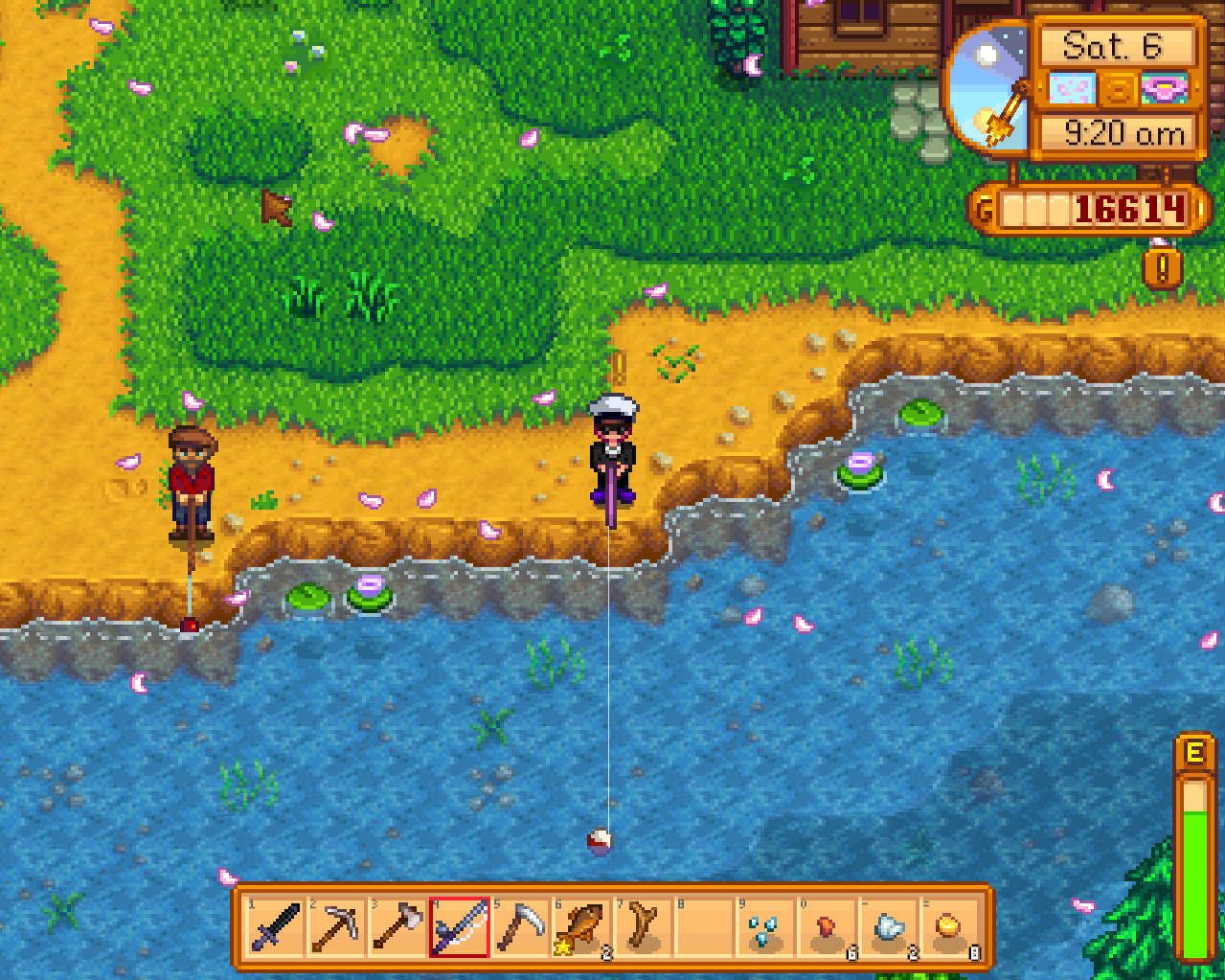Choose the axe hotbar slot

(398, 927)
